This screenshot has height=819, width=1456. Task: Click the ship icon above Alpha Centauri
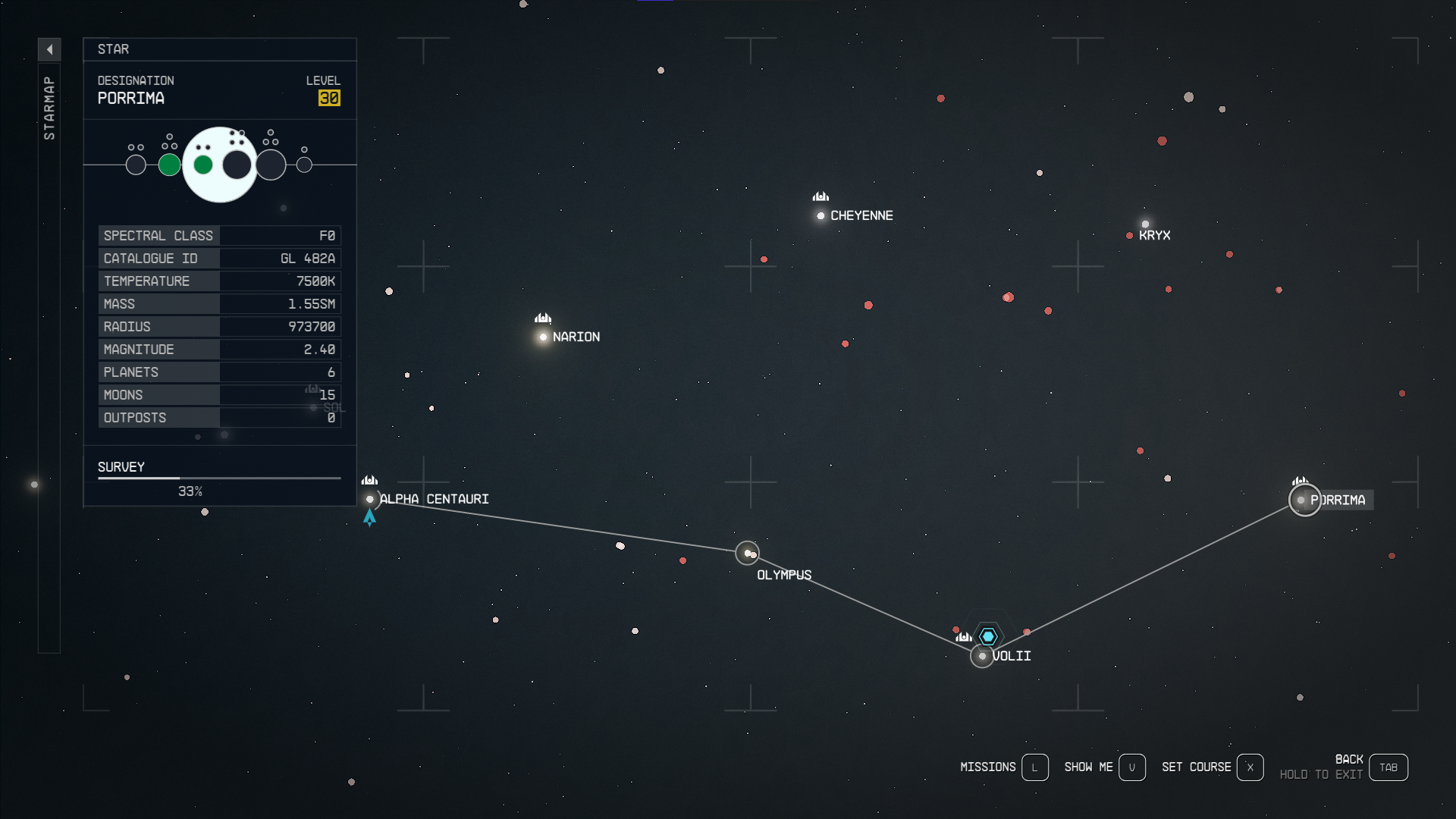[370, 480]
